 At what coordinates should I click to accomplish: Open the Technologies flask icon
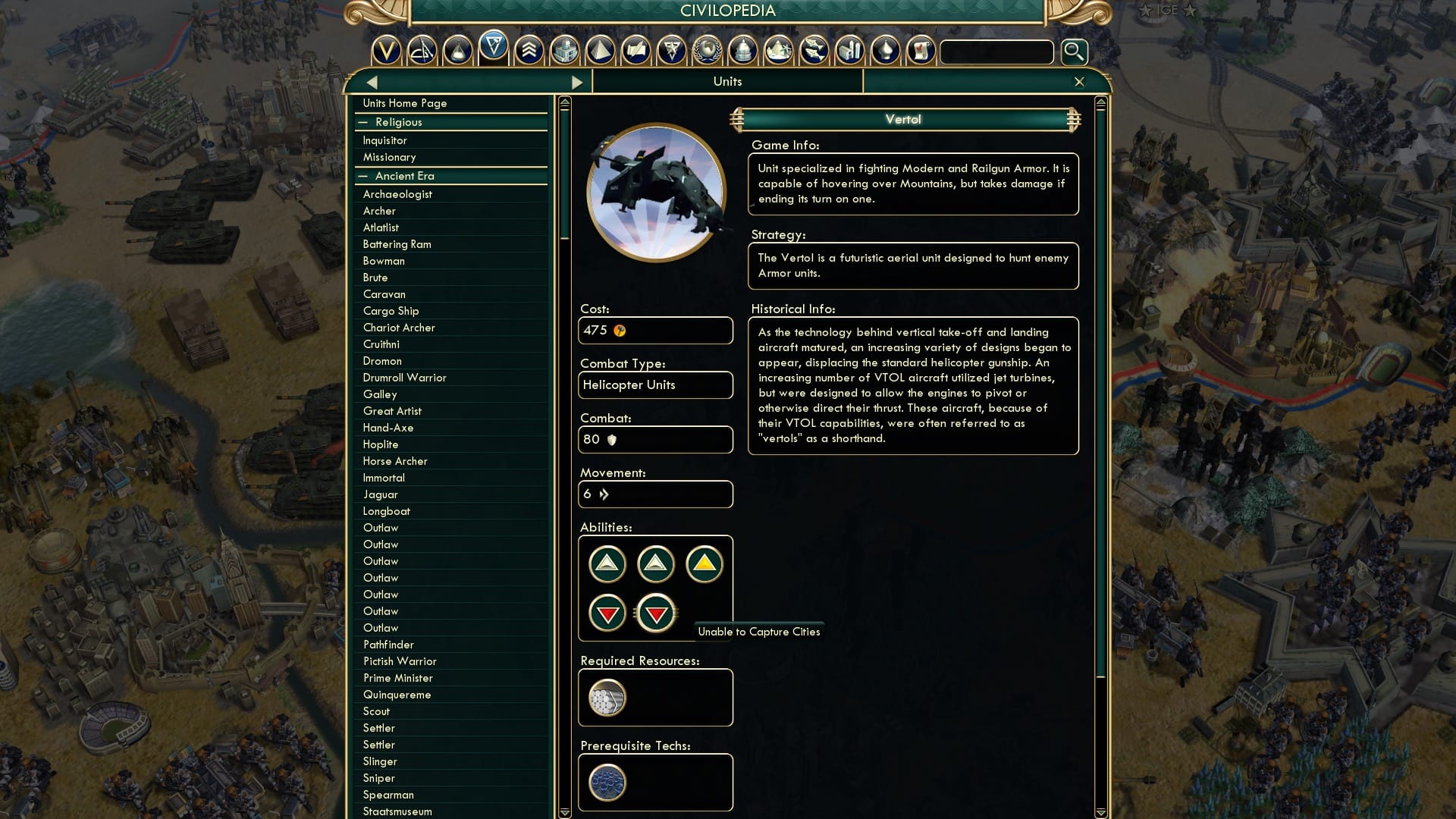coord(458,51)
